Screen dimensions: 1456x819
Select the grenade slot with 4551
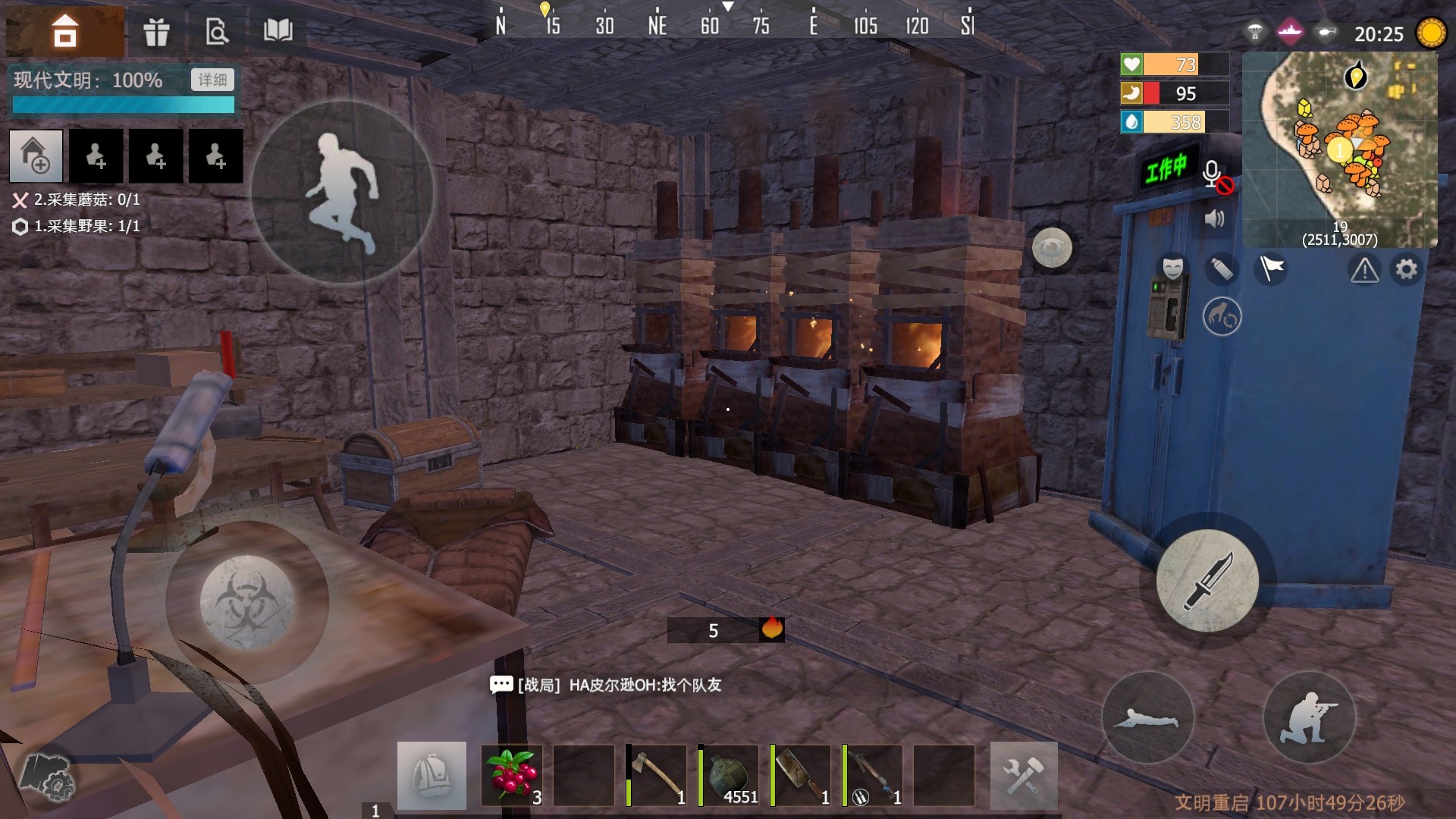coord(729,775)
